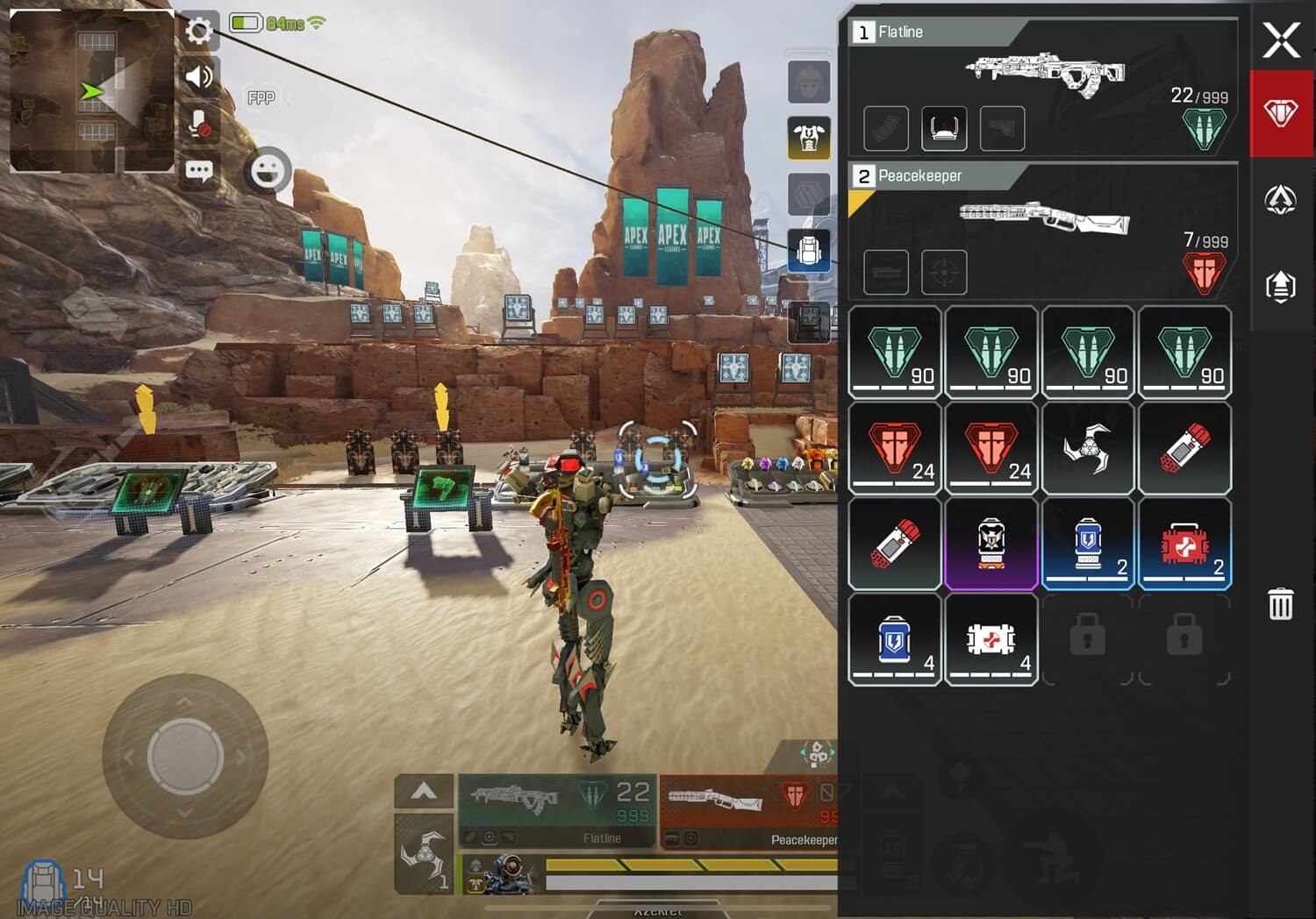The width and height of the screenshot is (1316, 919).
Task: Switch to the red ammo inventory tab
Action: [x=1281, y=113]
